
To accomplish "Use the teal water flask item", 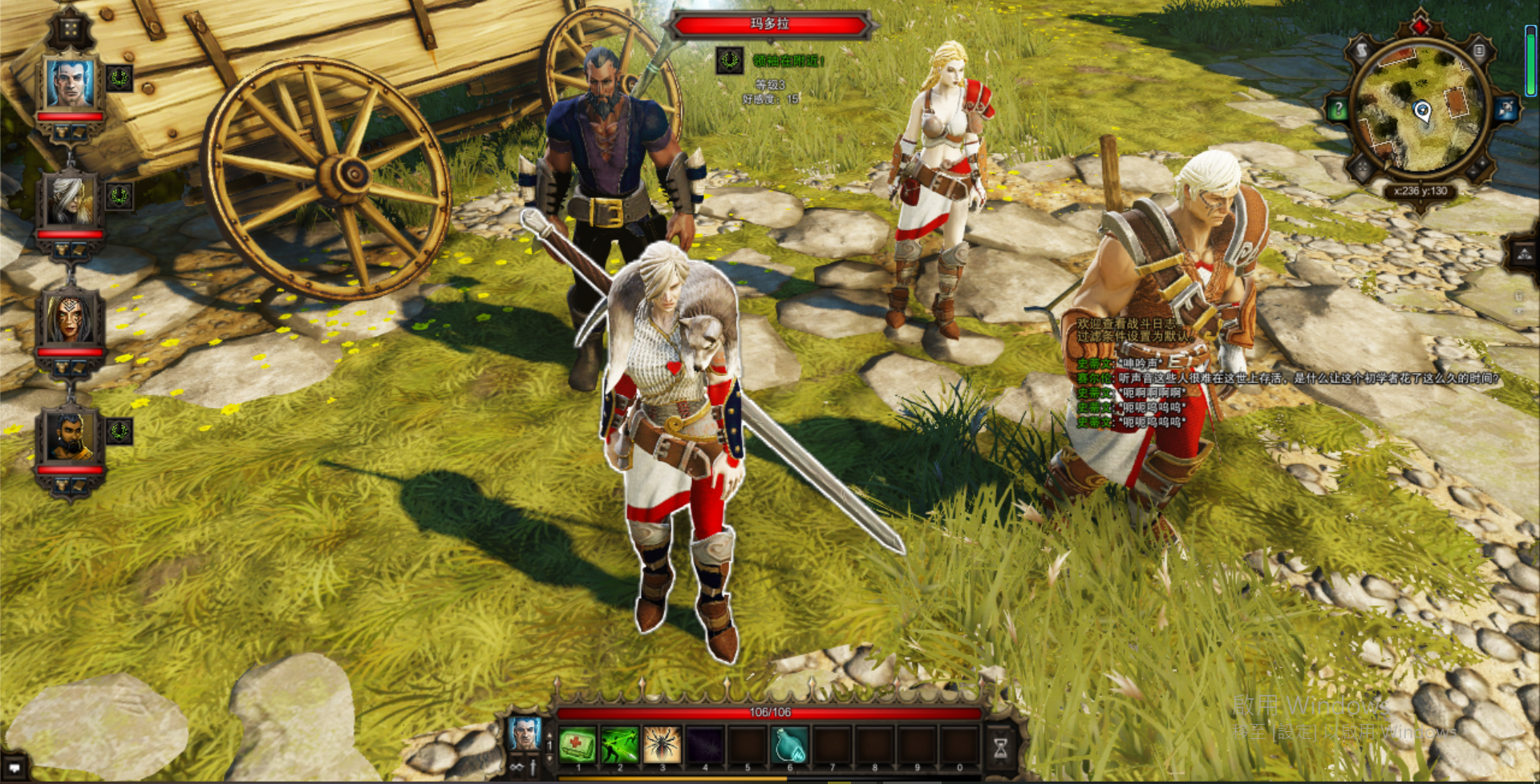I will 789,745.
